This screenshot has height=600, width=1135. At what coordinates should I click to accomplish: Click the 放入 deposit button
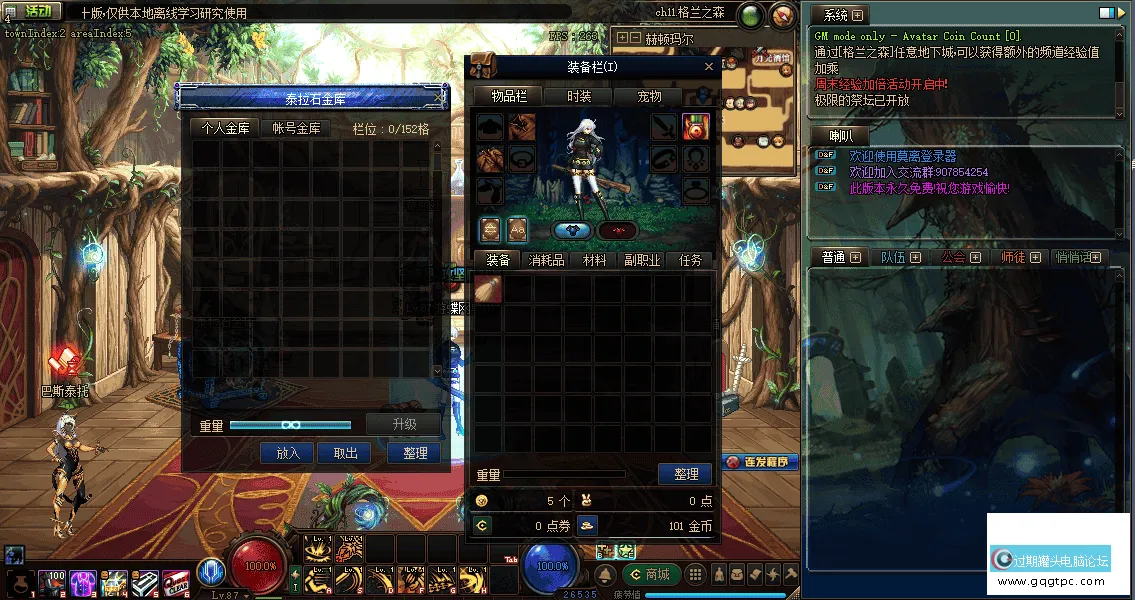pos(287,453)
